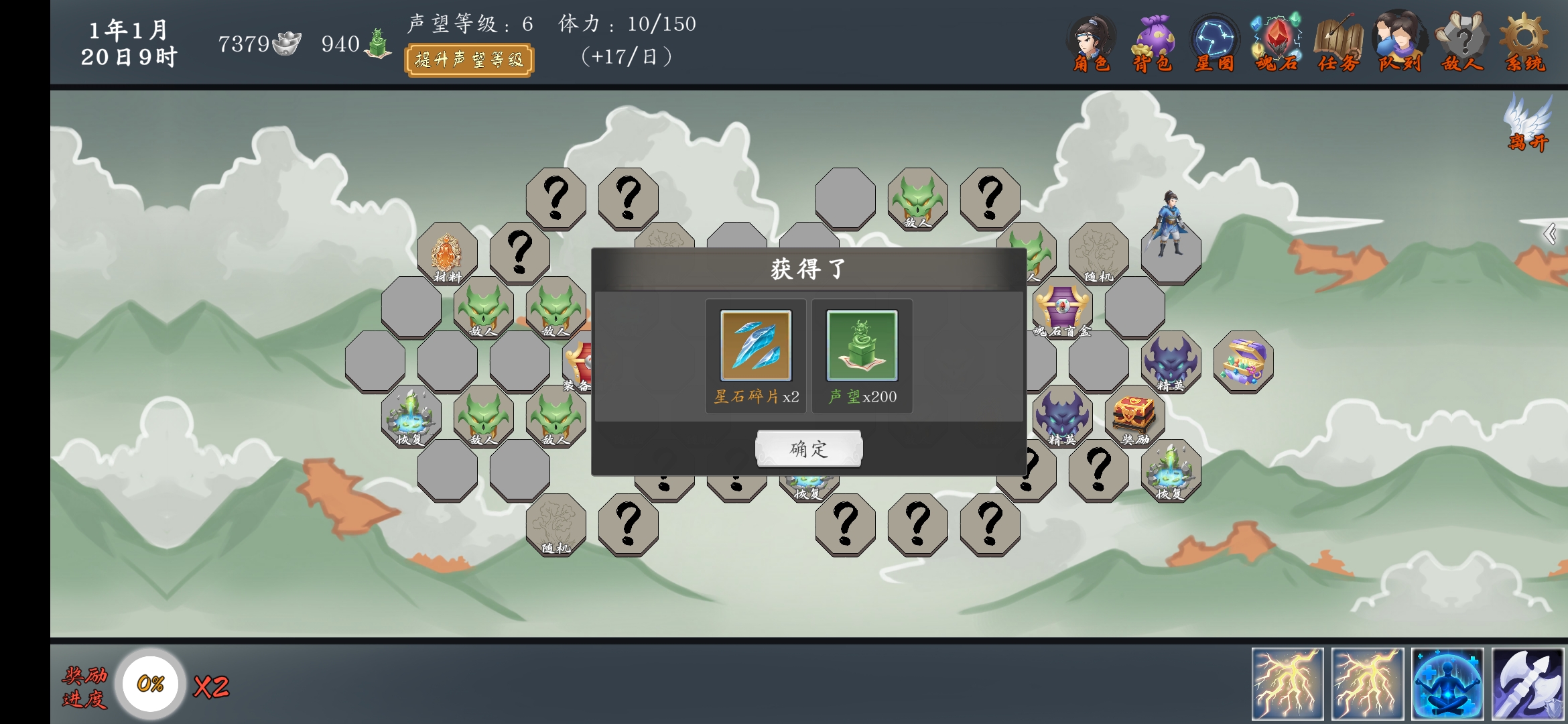Open the 魂石首盒 soul stone chest tile

pos(1060,308)
